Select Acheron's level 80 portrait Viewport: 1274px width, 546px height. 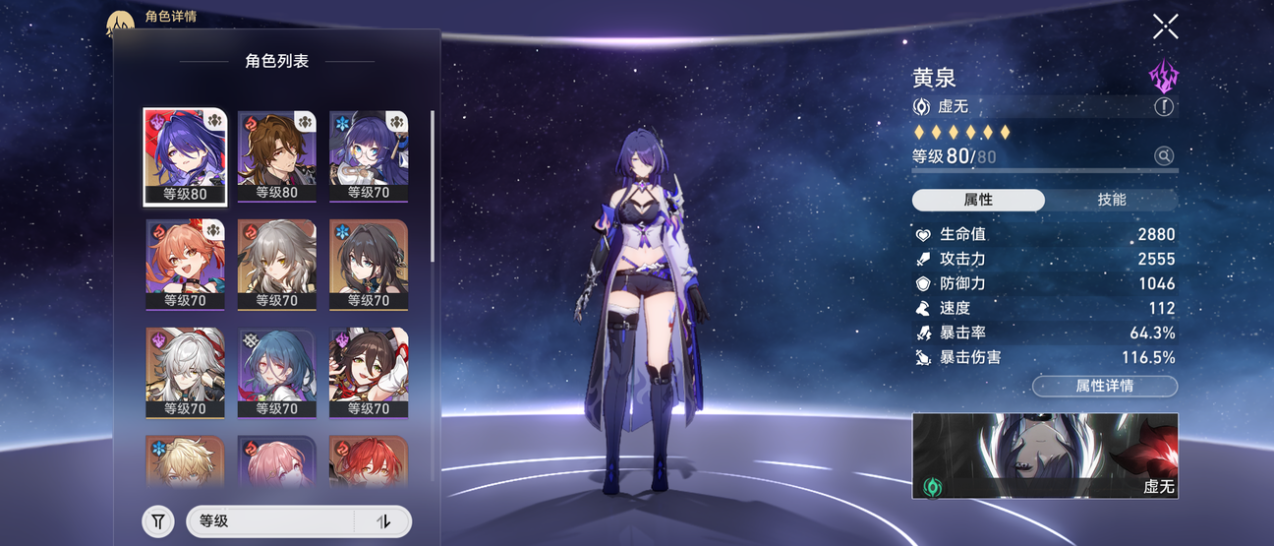pos(185,156)
